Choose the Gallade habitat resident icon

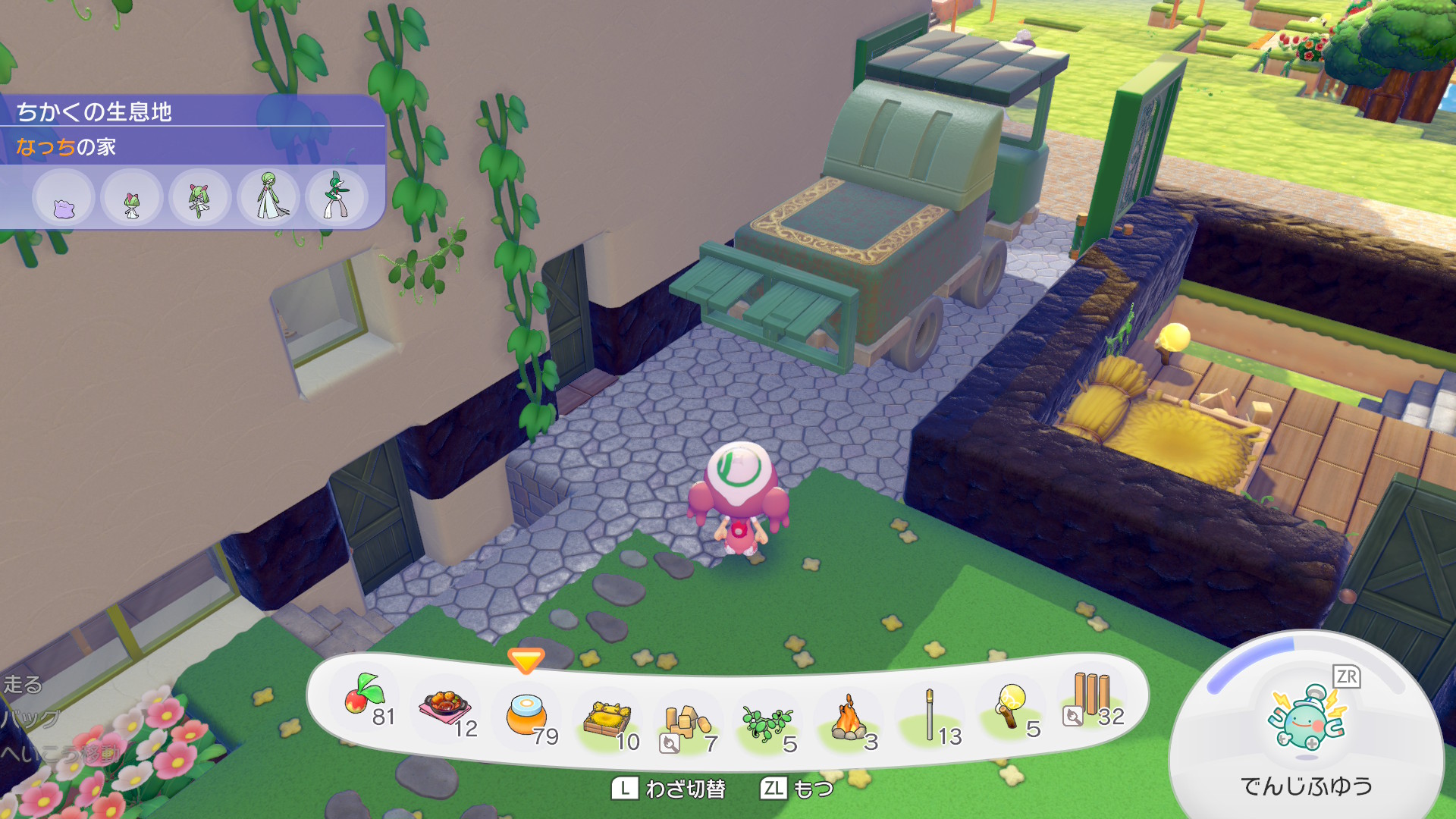coord(336,197)
